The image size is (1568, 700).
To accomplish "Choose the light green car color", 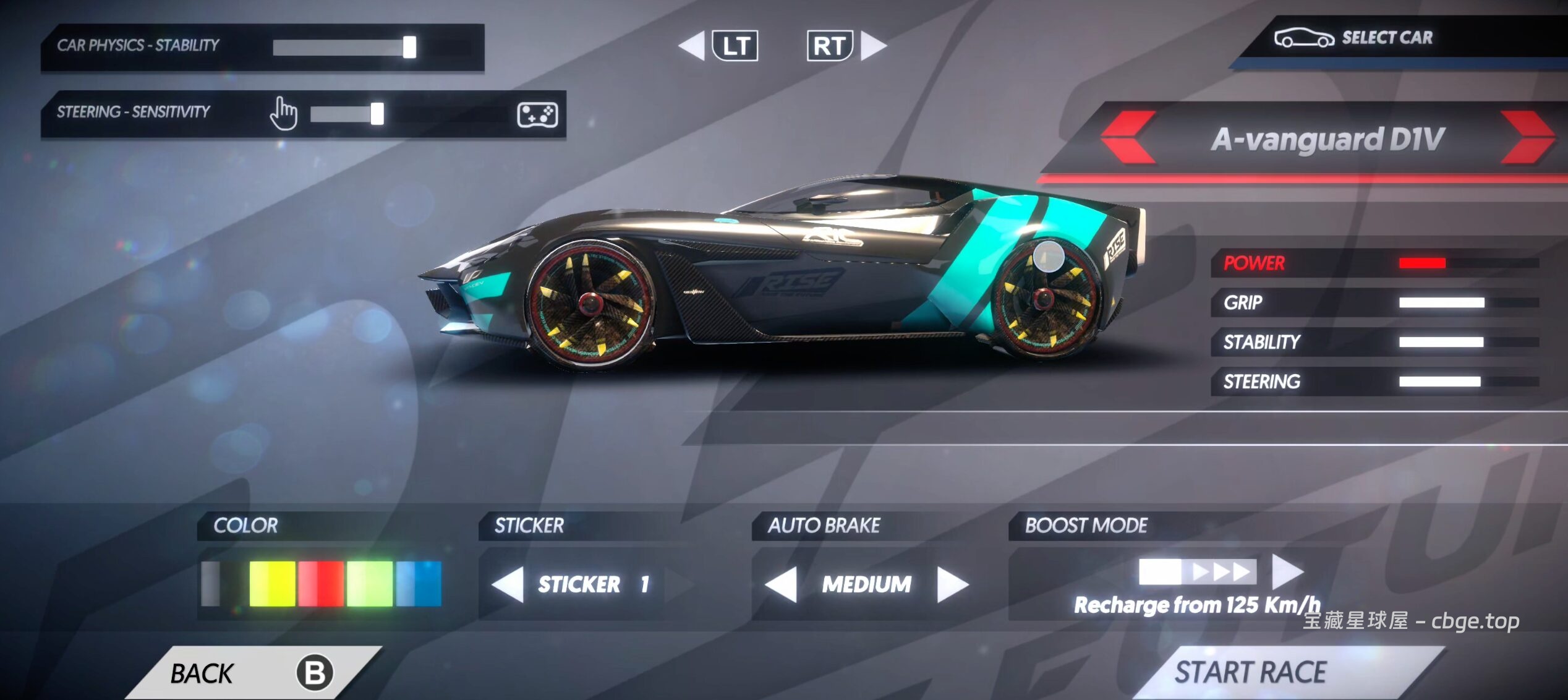I will click(370, 584).
